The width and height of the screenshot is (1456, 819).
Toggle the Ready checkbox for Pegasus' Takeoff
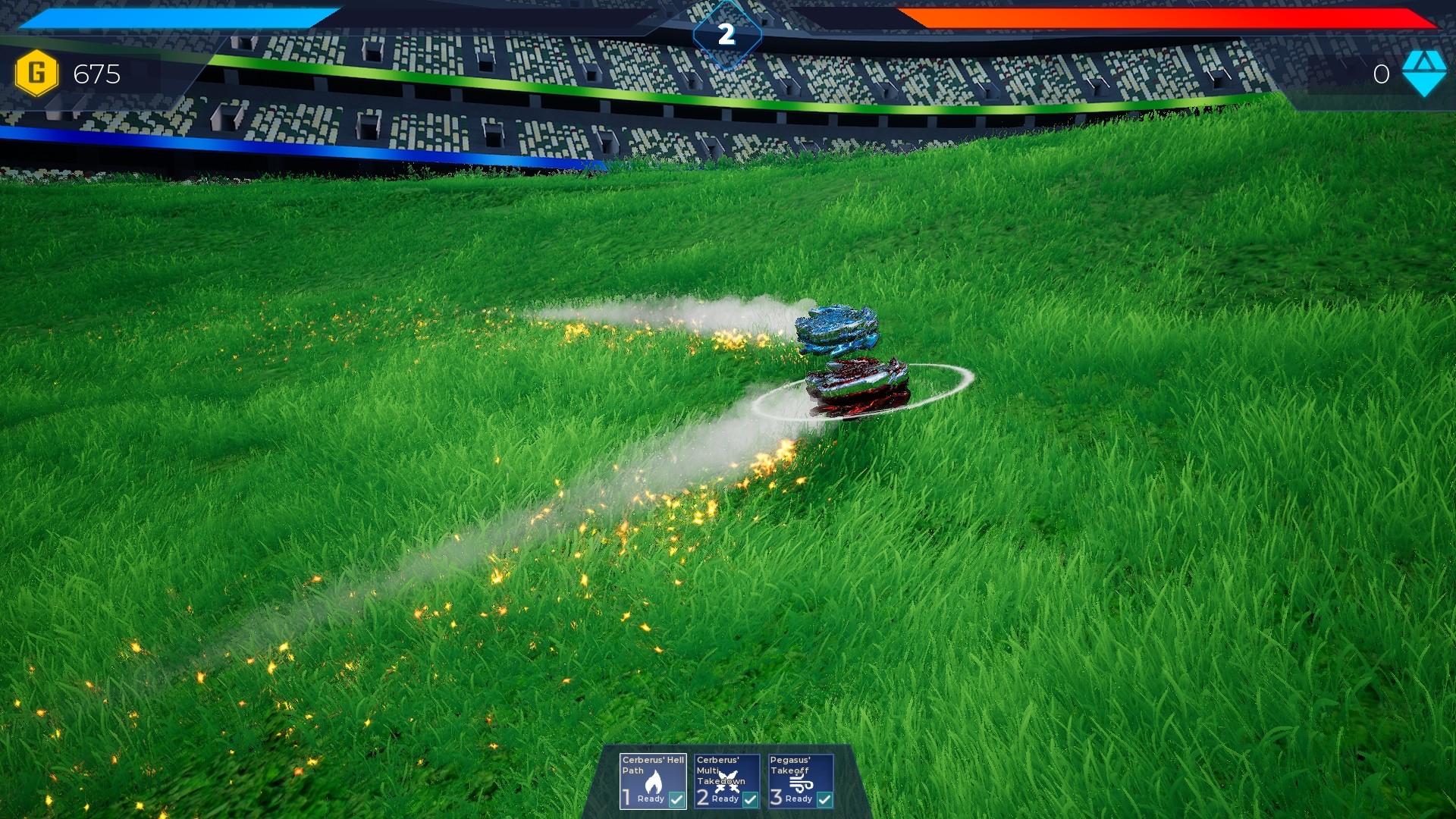(822, 799)
